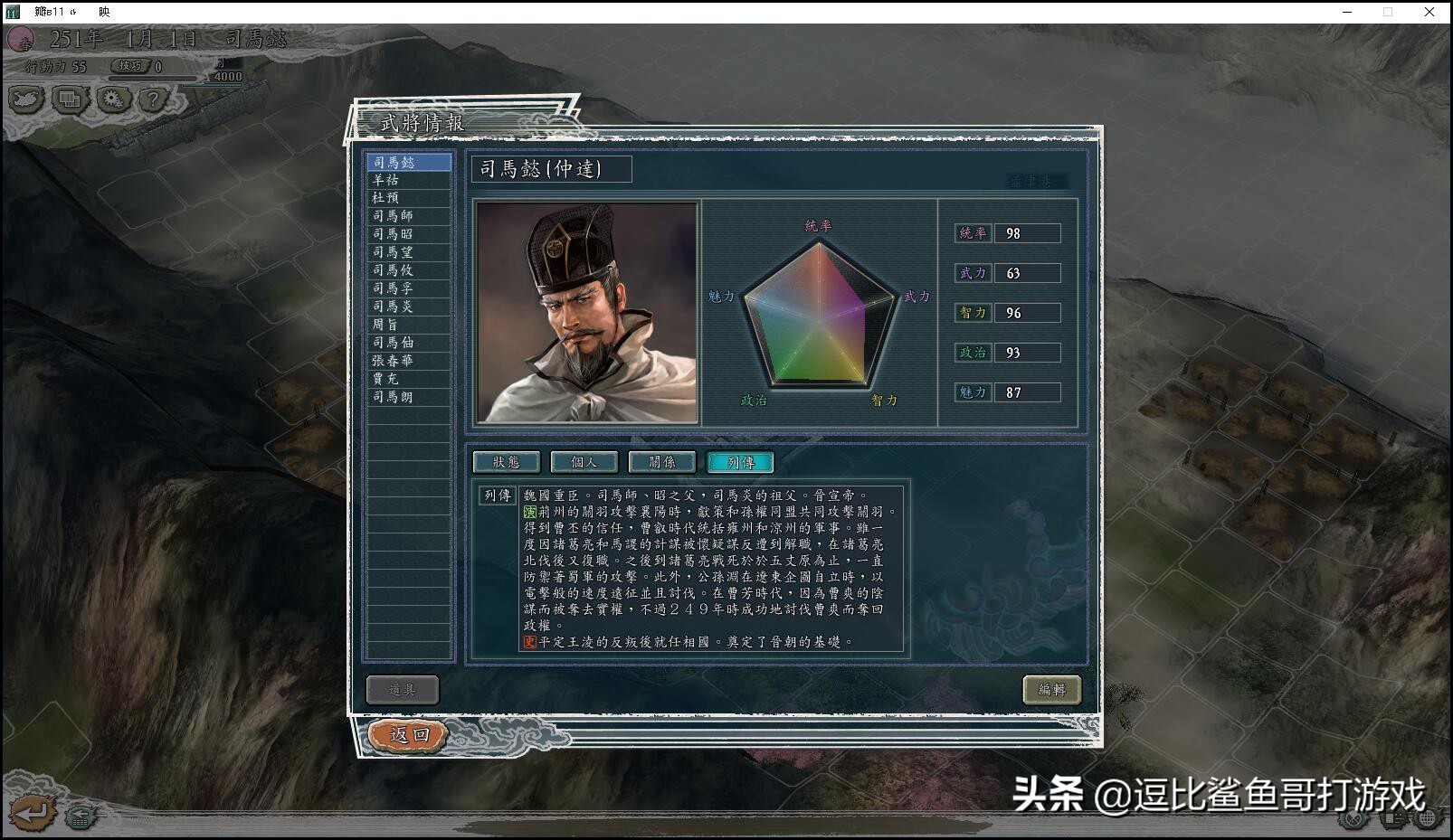Screen dimensions: 1453x840
Task: Click the help question mark icon
Action: [156, 100]
